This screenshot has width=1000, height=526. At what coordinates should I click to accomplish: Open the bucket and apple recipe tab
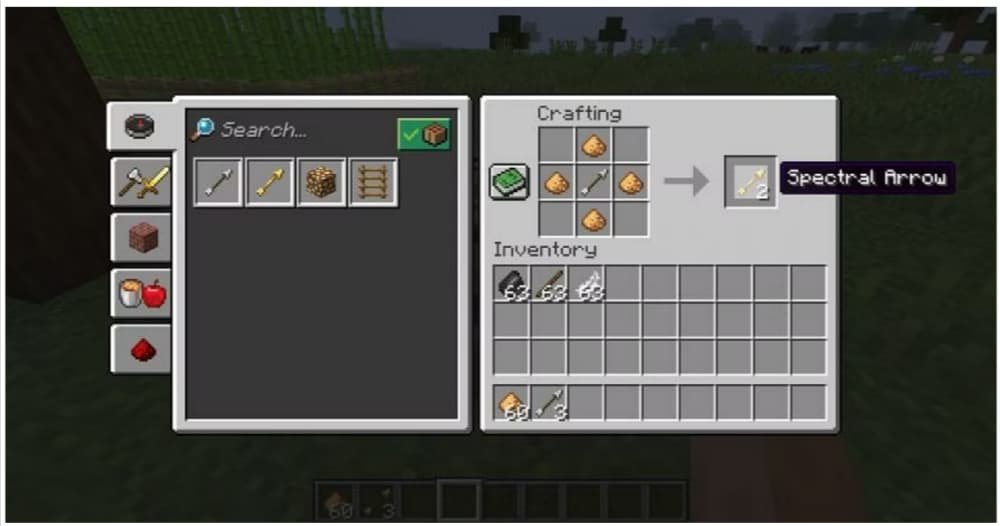pyautogui.click(x=139, y=294)
